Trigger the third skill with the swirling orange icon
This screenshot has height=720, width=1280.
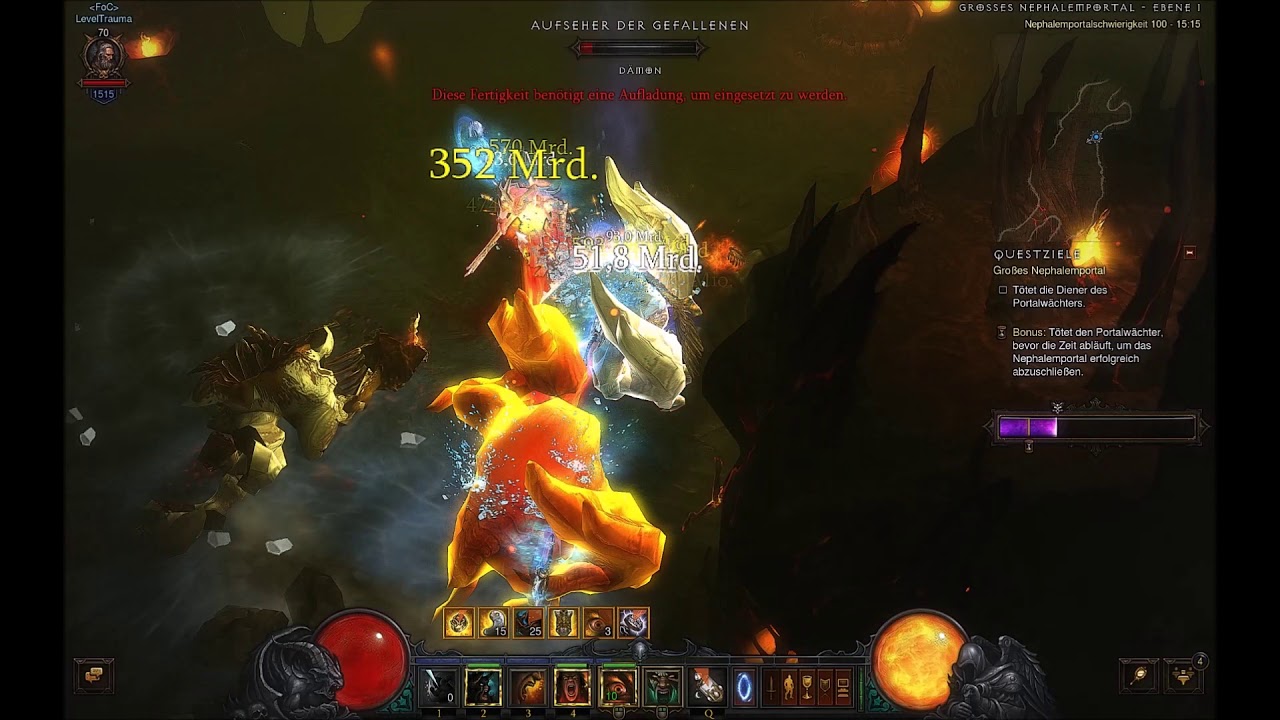[529, 687]
